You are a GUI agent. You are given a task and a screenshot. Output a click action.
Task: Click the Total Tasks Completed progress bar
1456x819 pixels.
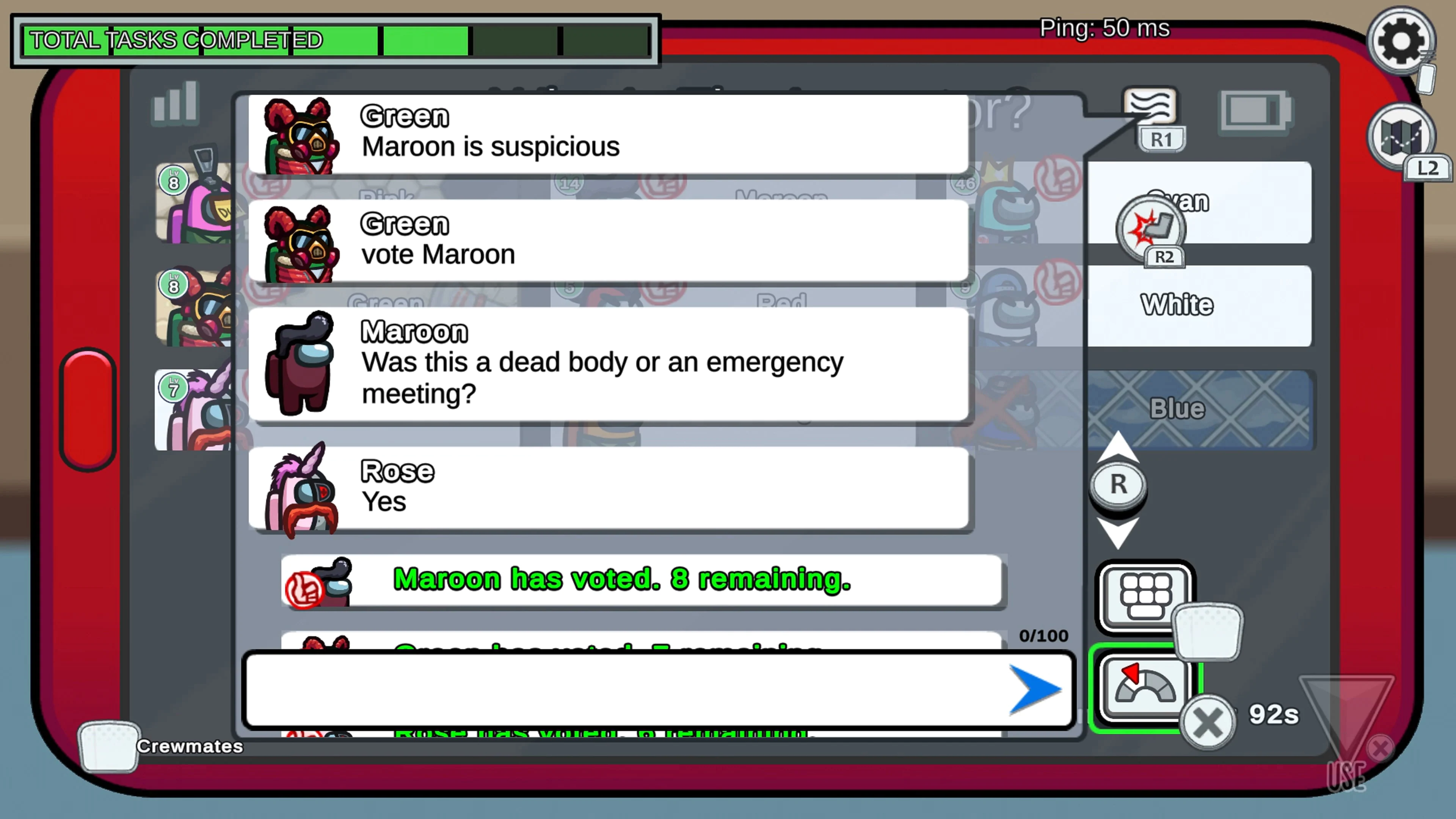334,39
